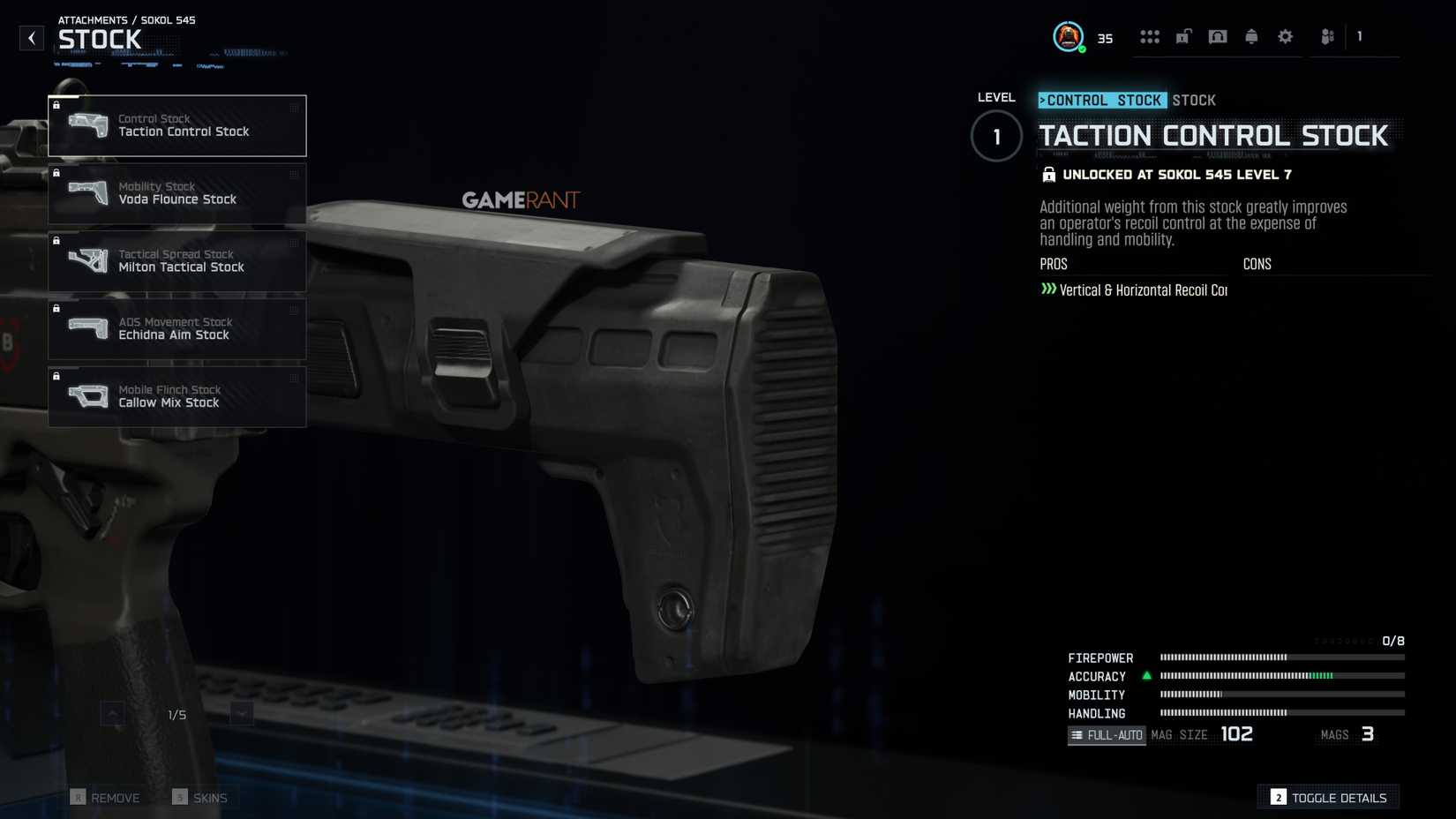Select the Echidna Aim Stock attachment

(176, 329)
